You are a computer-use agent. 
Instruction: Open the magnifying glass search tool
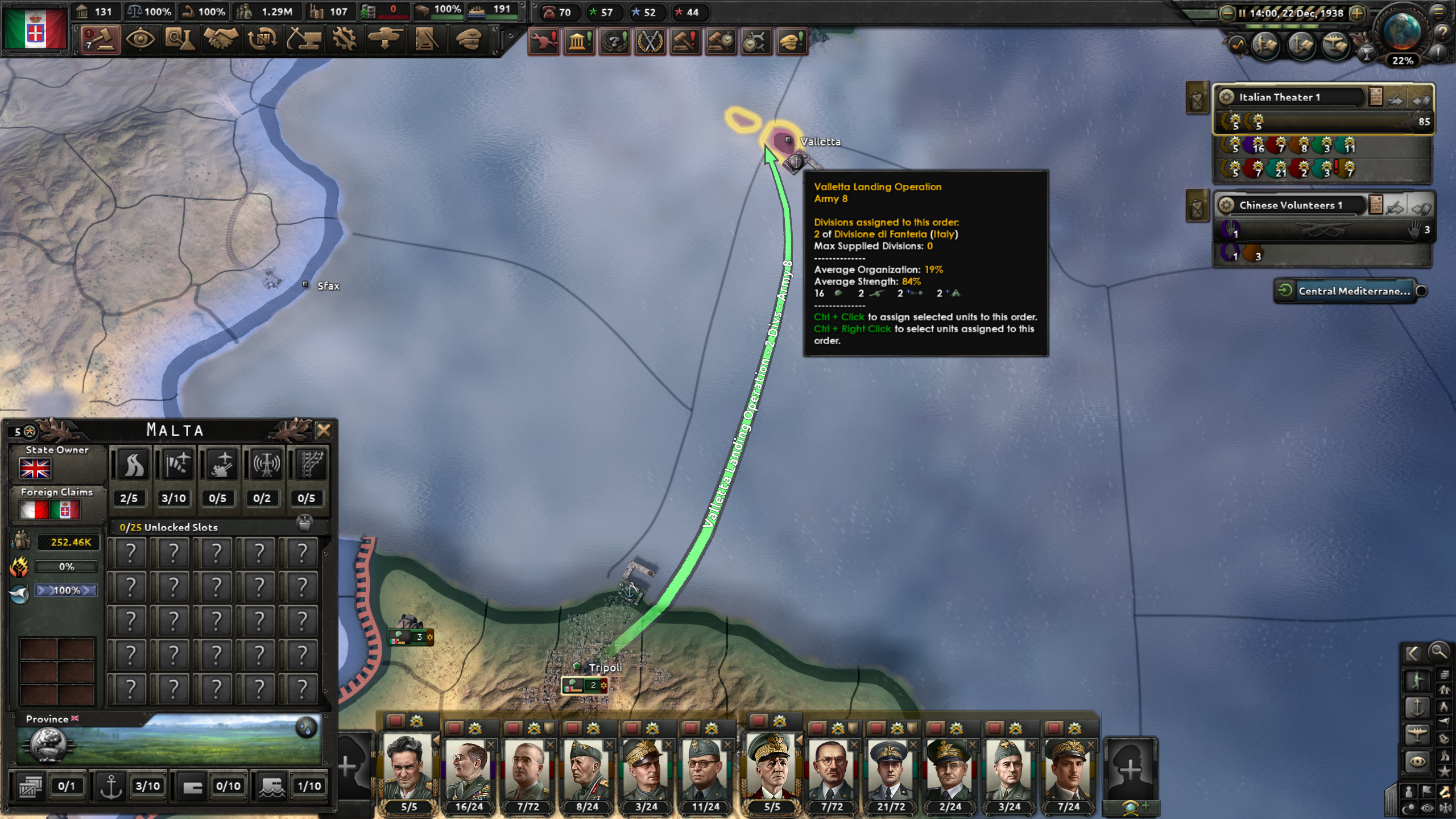click(x=1438, y=652)
